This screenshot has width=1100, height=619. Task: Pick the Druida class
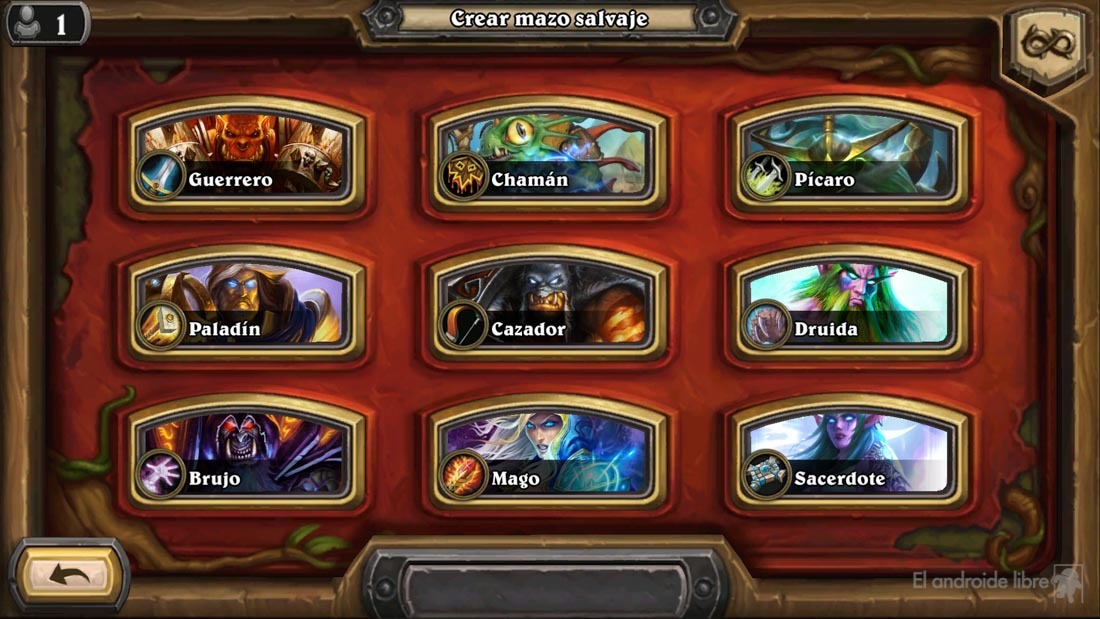point(851,304)
